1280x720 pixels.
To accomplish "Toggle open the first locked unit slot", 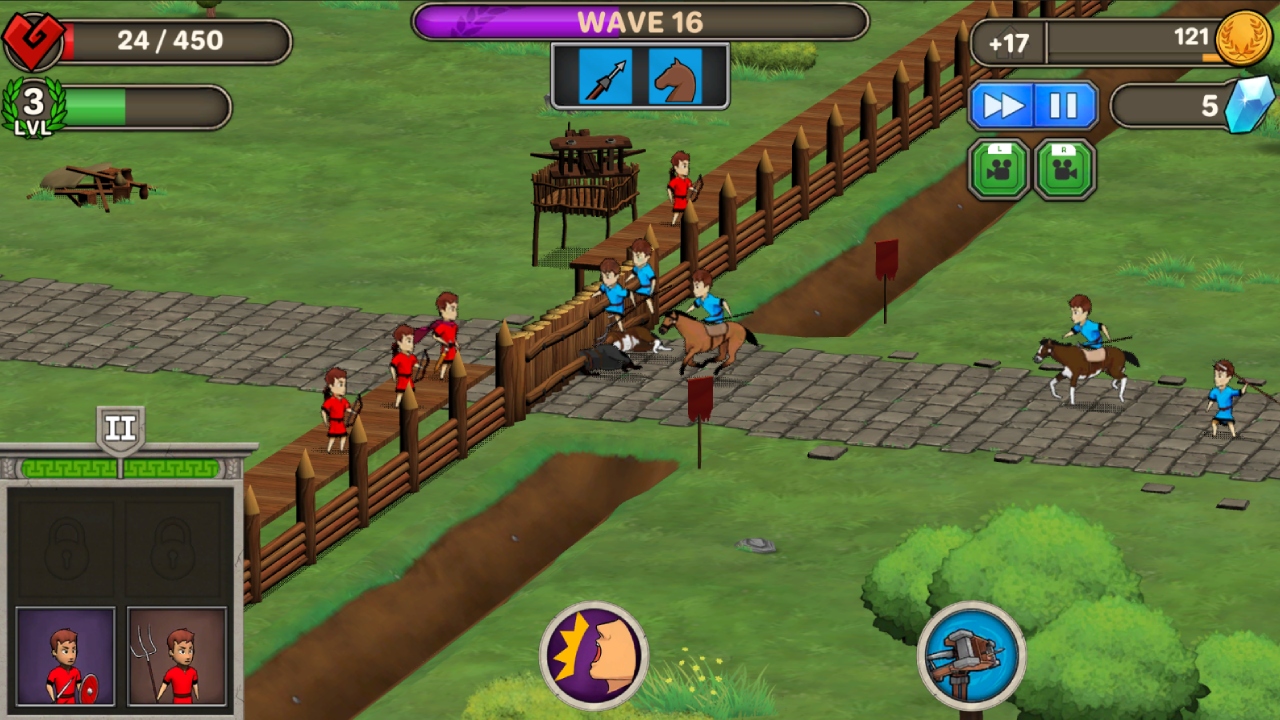I will tap(65, 548).
